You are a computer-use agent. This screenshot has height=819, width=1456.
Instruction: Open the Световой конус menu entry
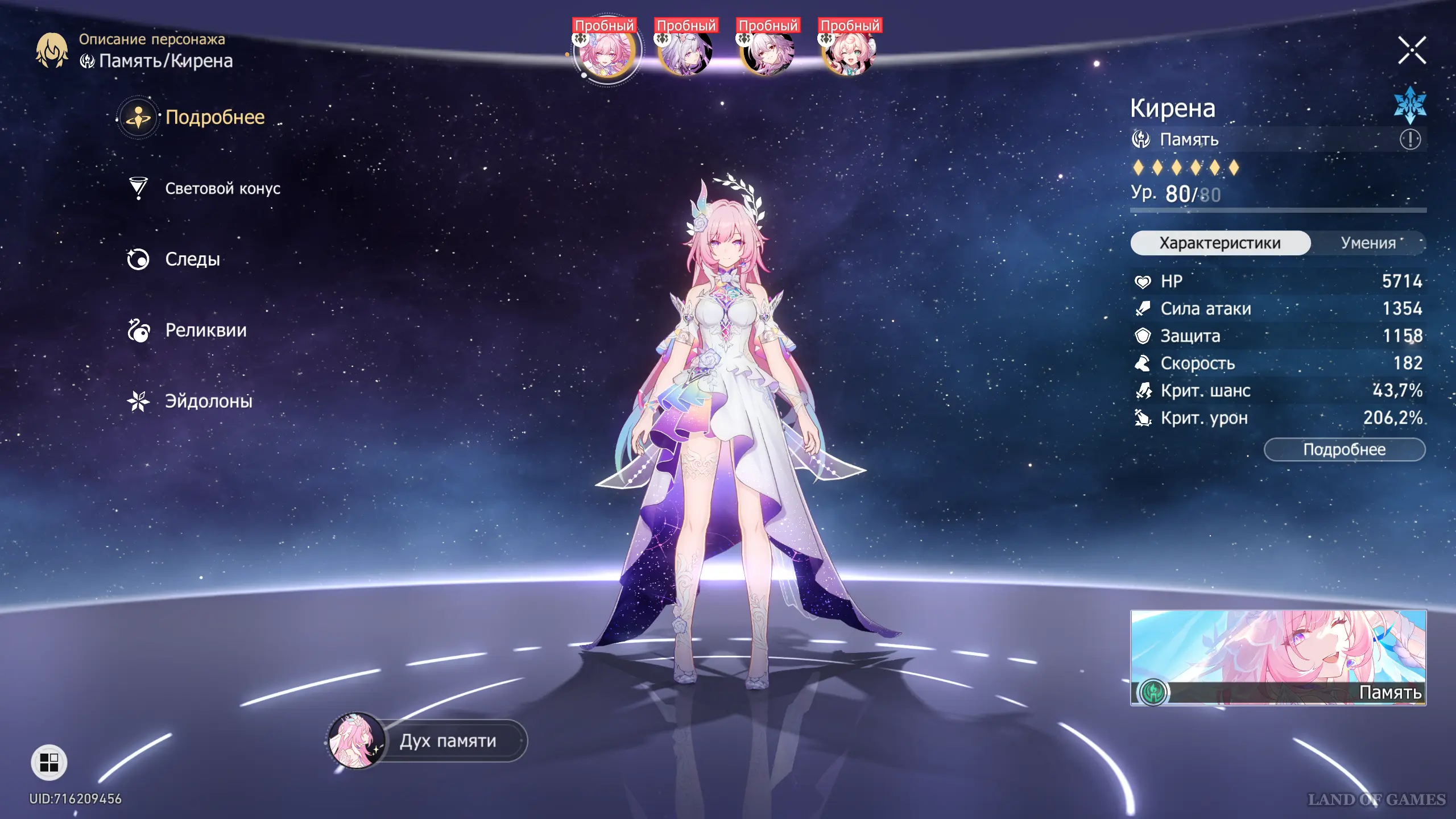click(x=222, y=188)
